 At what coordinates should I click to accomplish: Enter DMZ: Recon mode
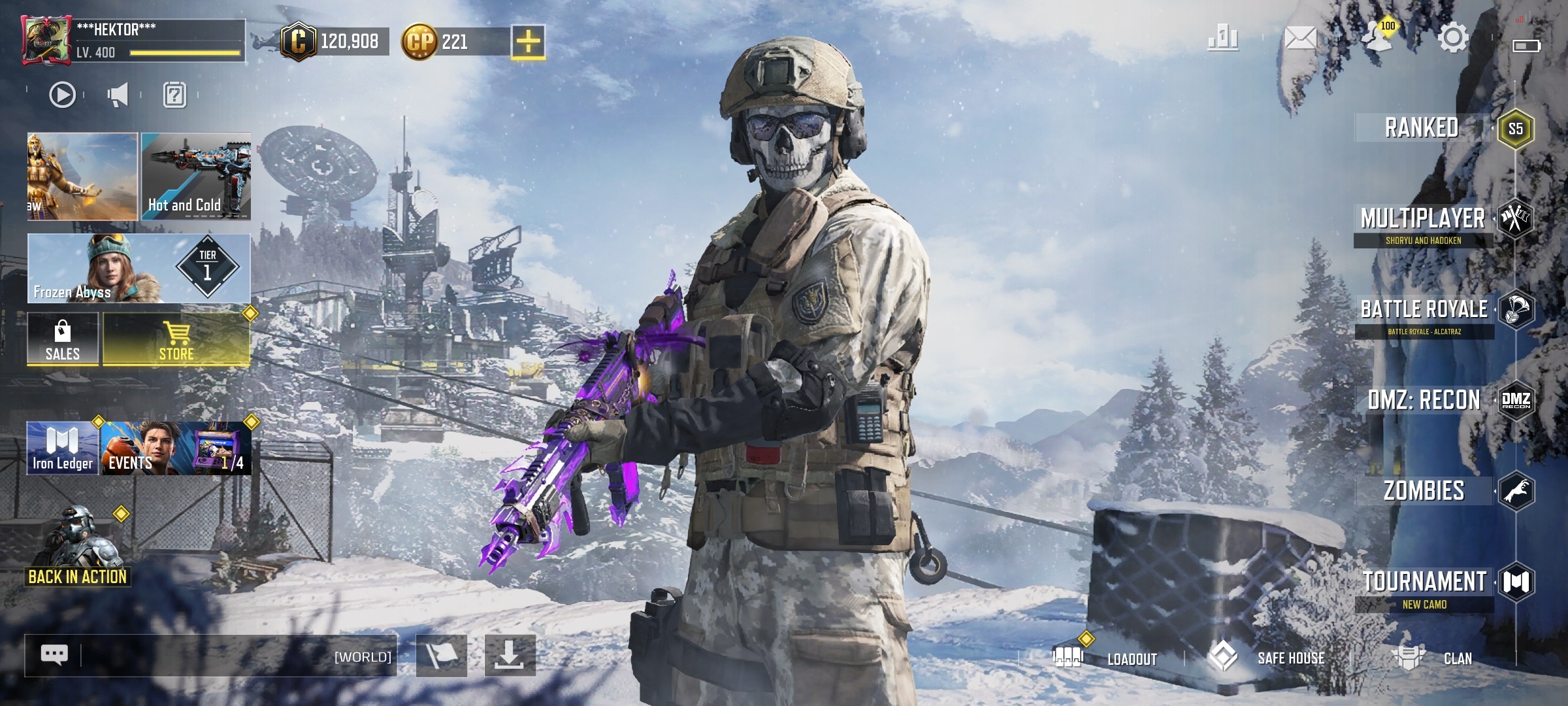tap(1424, 400)
